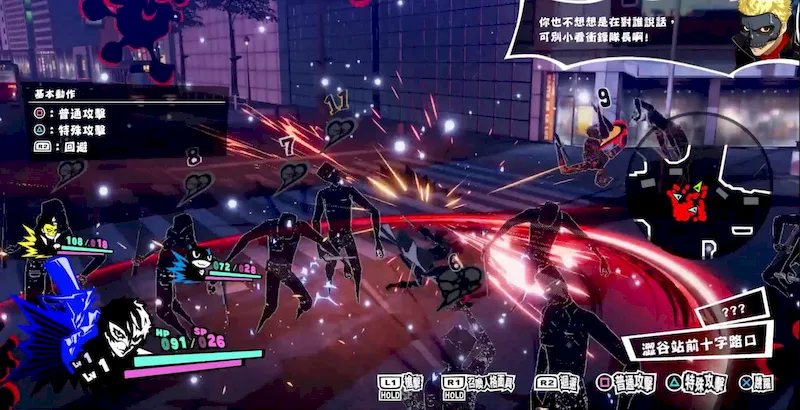The width and height of the screenshot is (800, 410).
Task: Advance the dialogue speech bubble
Action: pyautogui.click(x=608, y=28)
